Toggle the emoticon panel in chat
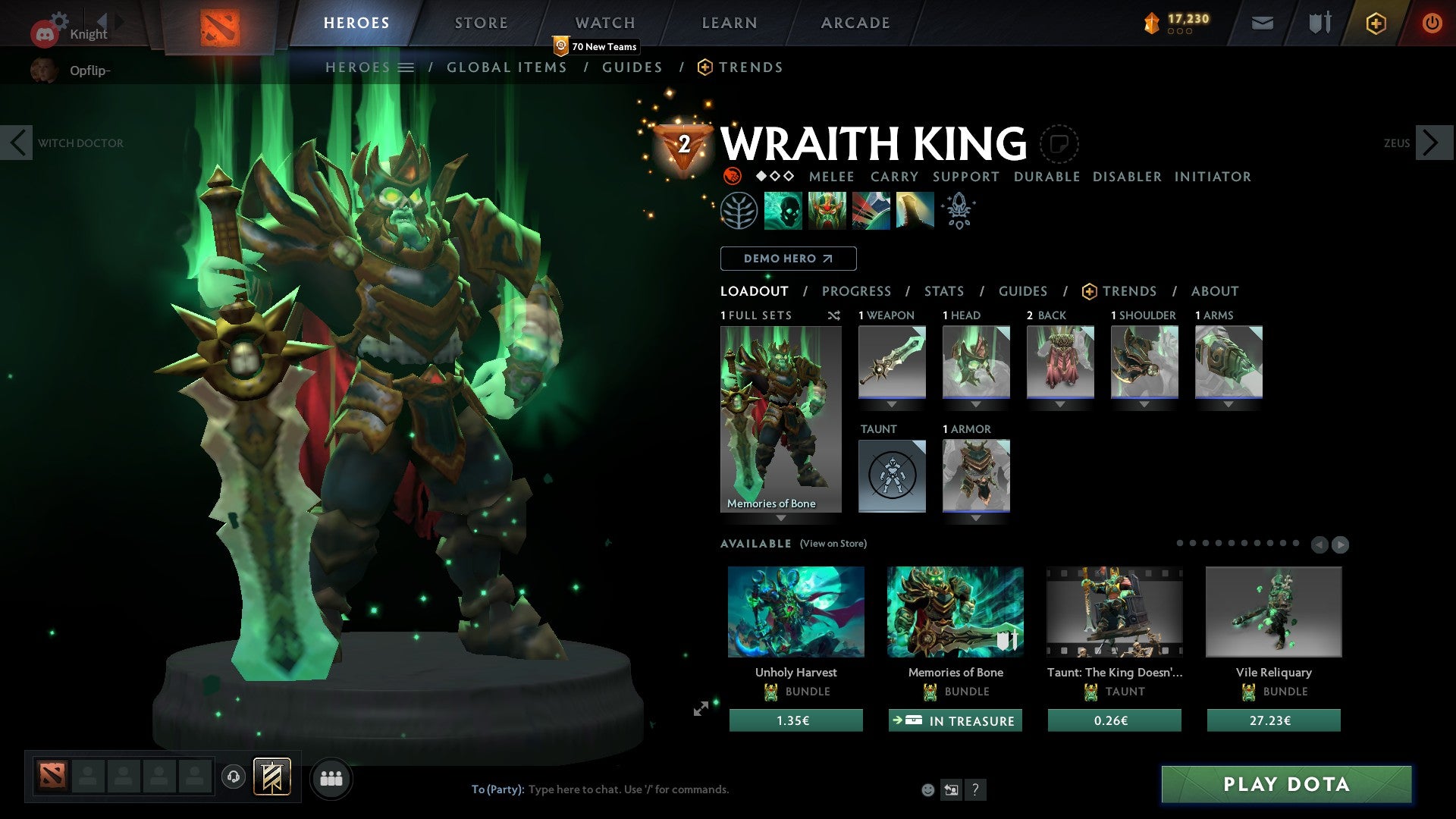 click(927, 789)
